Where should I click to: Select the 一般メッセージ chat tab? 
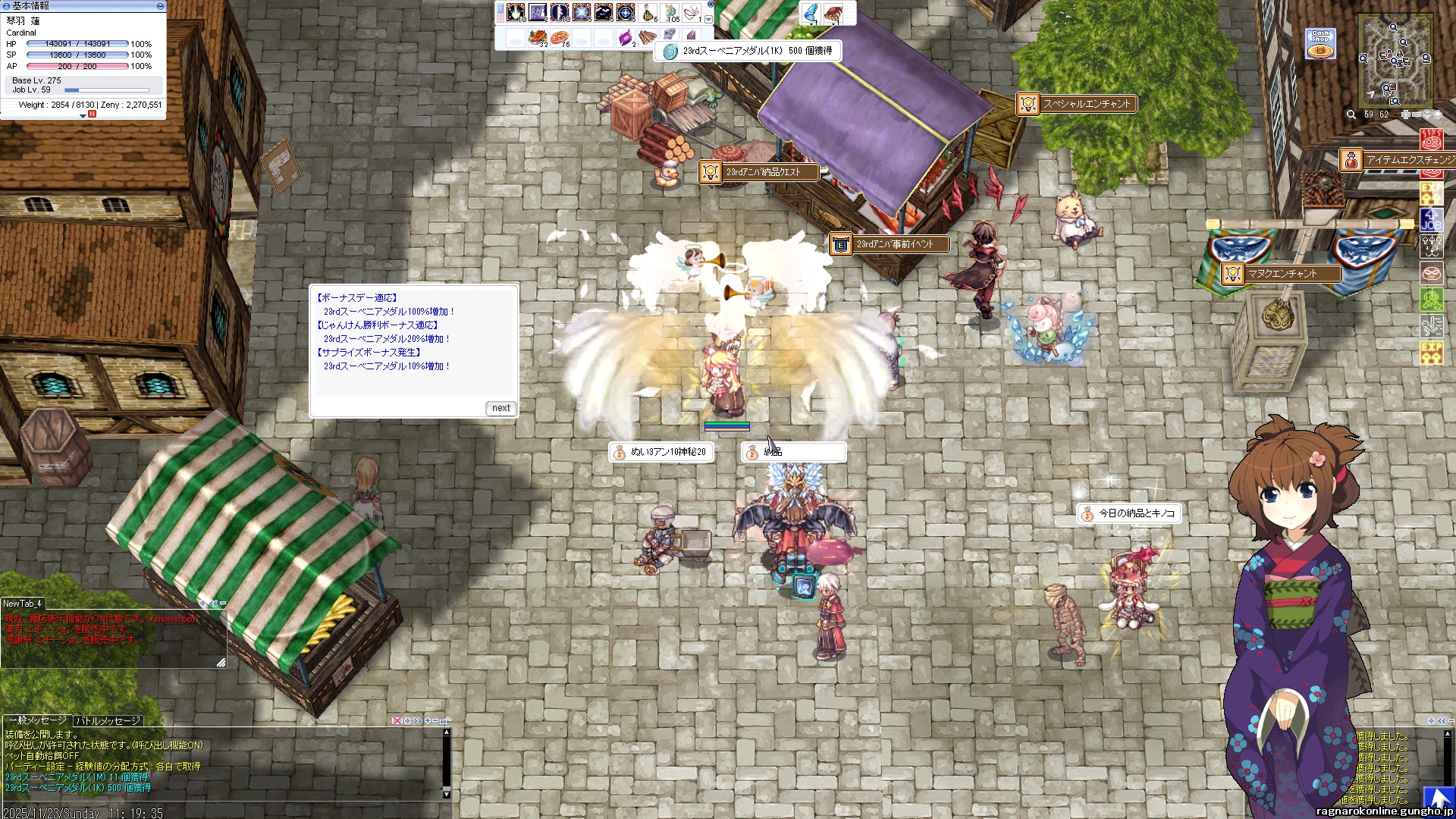tap(36, 720)
